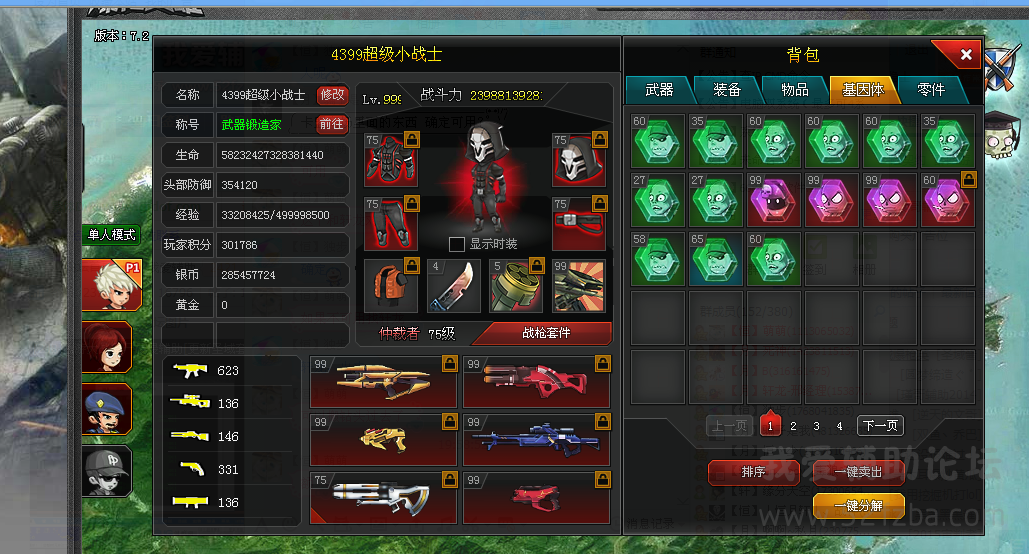Select the curved knife equipment slot
This screenshot has height=554, width=1029.
[455, 285]
